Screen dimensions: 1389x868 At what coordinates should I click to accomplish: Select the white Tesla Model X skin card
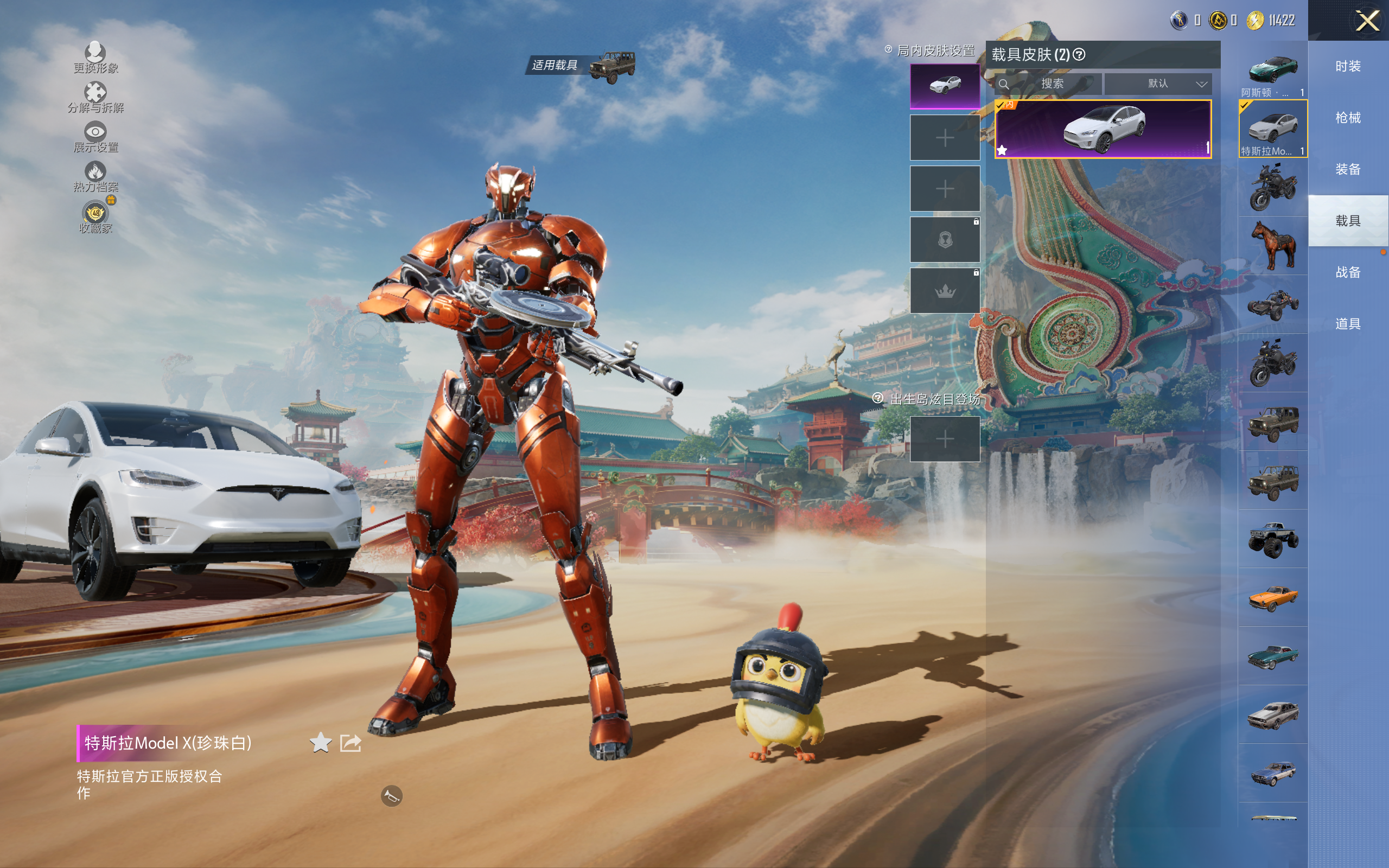click(x=1103, y=129)
